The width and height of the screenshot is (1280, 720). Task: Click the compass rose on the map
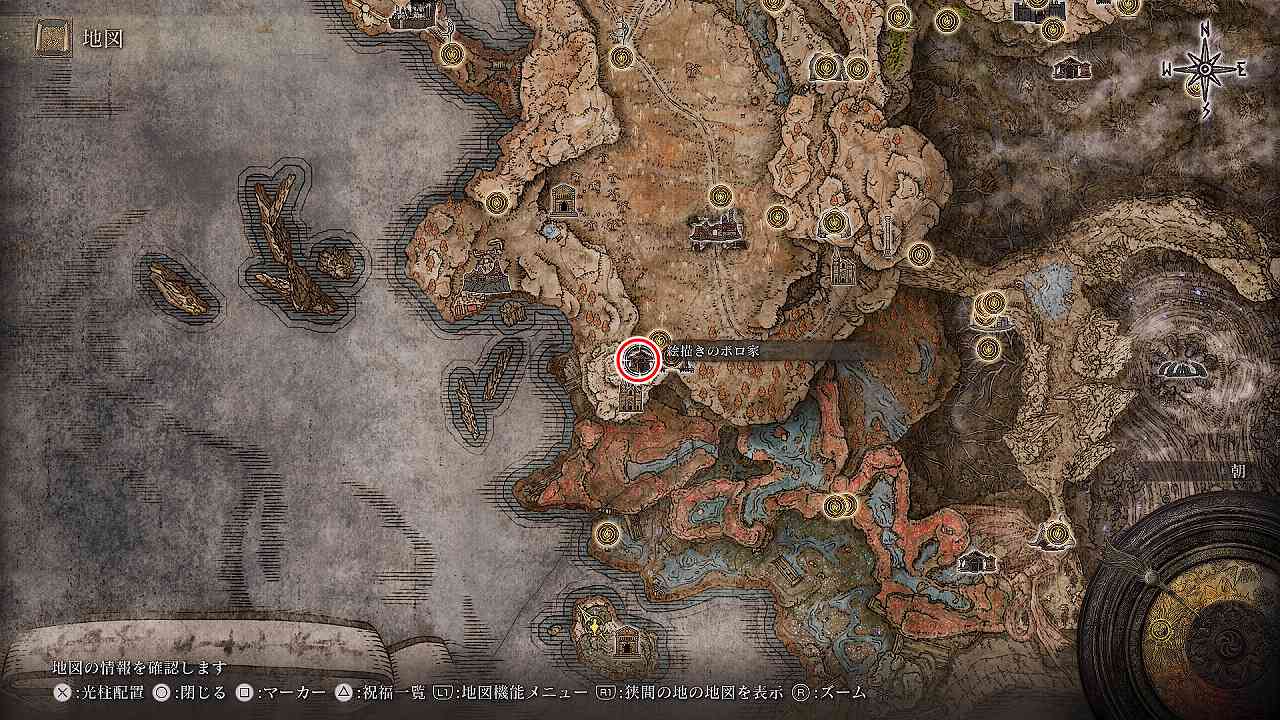[x=1204, y=69]
